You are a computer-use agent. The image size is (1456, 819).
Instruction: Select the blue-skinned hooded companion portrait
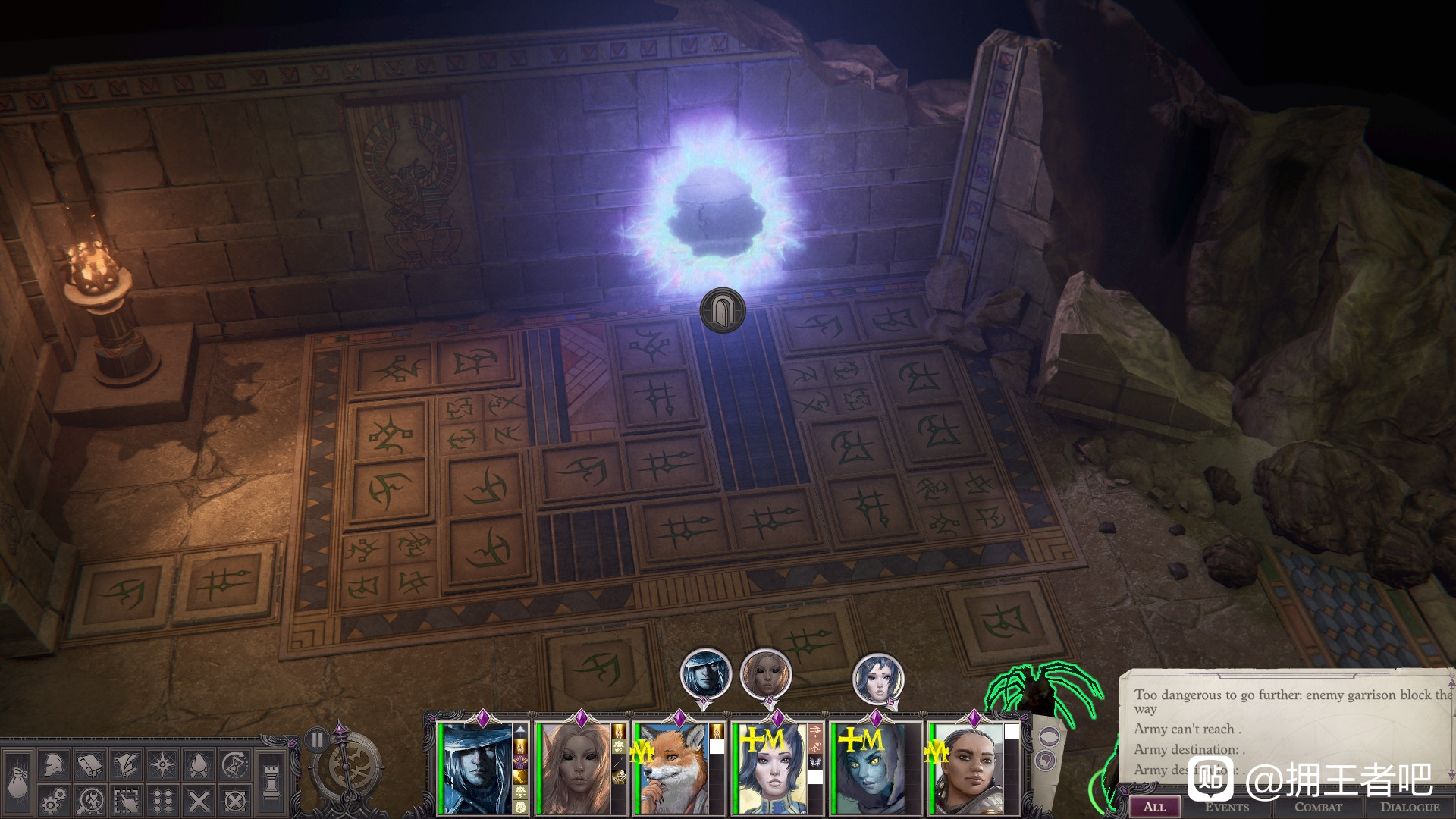868,769
